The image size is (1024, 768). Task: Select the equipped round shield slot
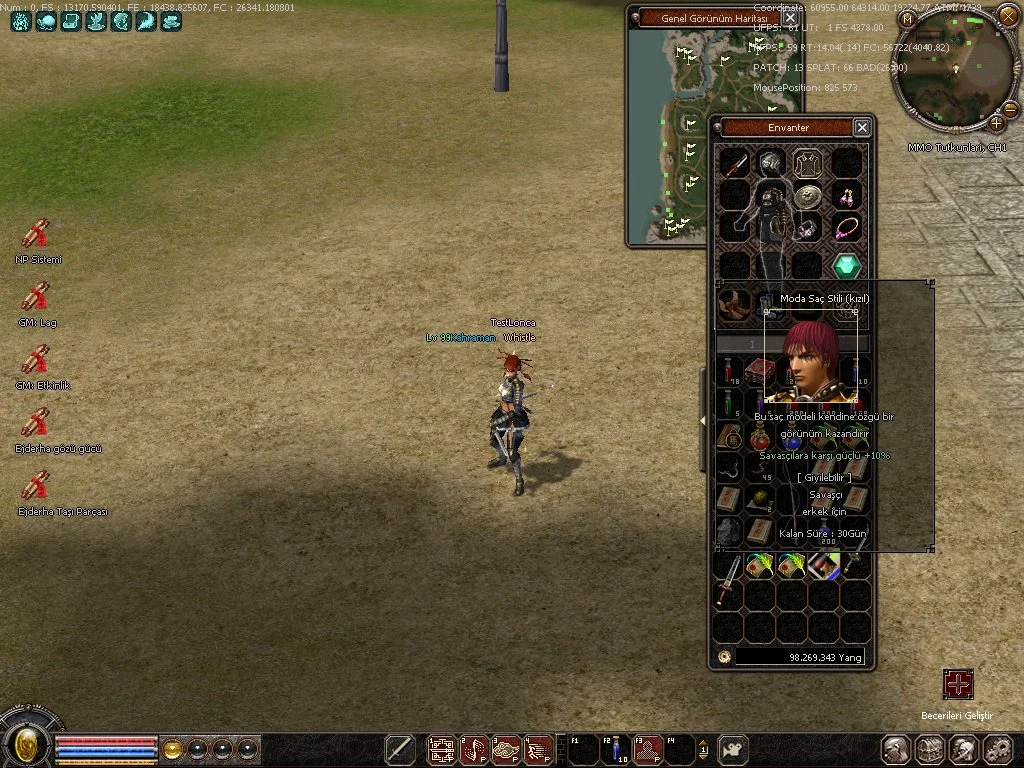pyautogui.click(x=807, y=196)
